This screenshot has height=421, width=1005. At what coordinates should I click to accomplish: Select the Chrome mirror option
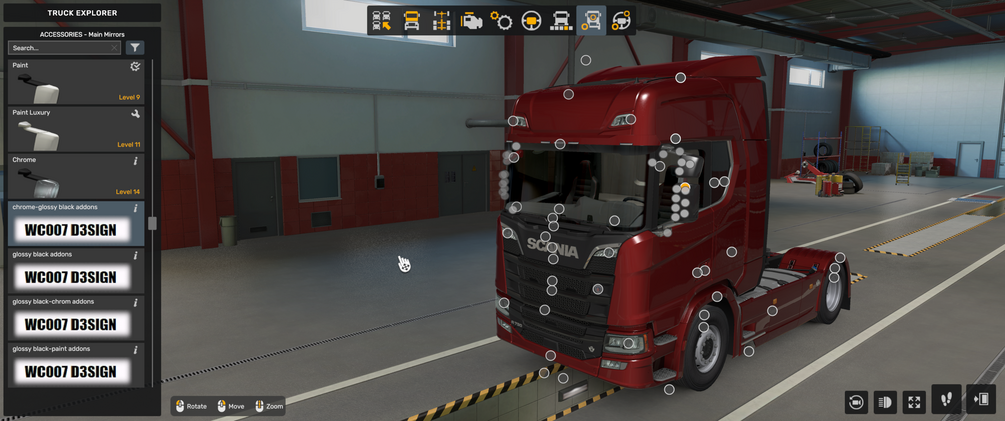[x=75, y=176]
